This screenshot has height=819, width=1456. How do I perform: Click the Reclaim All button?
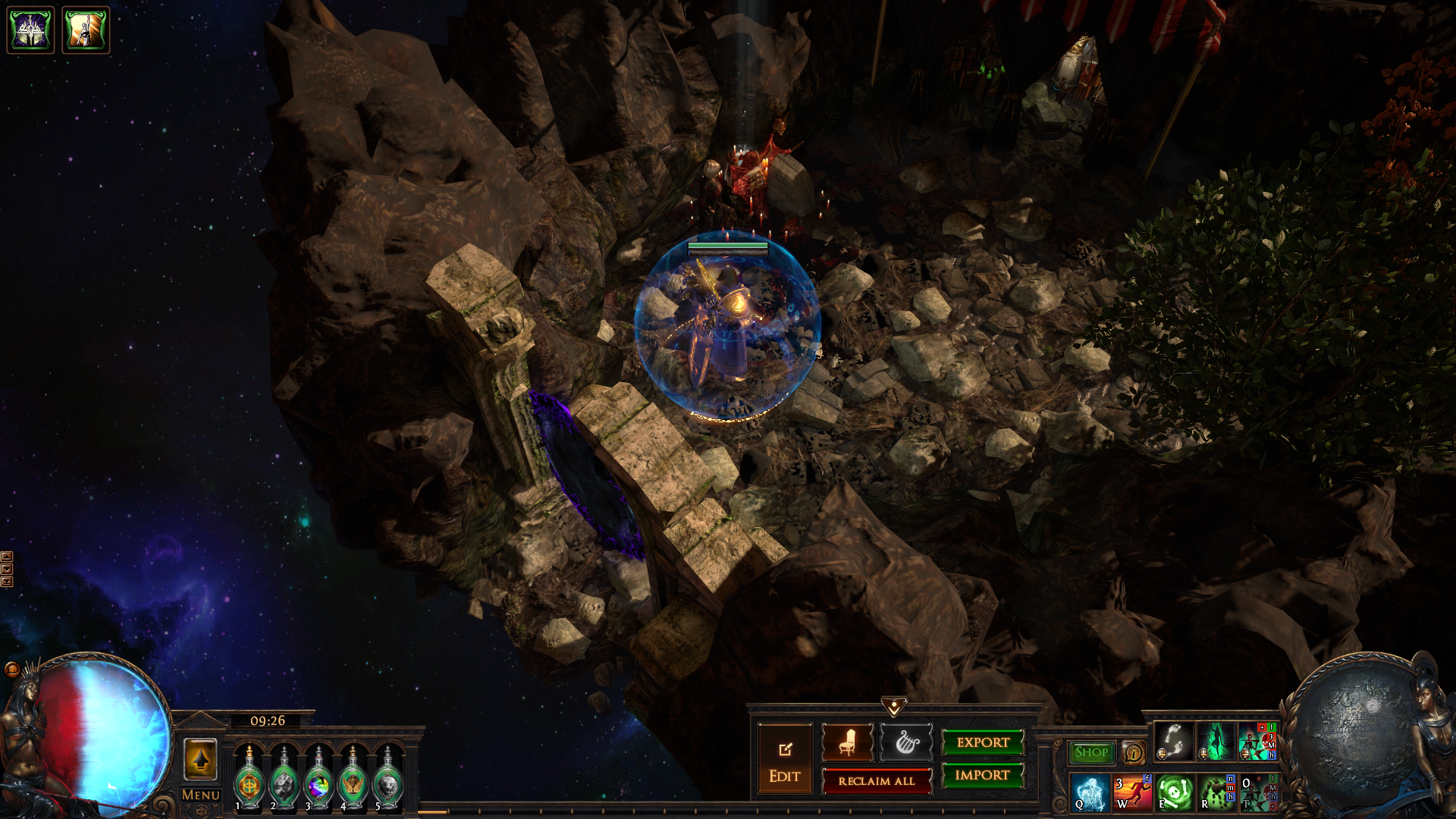[877, 781]
